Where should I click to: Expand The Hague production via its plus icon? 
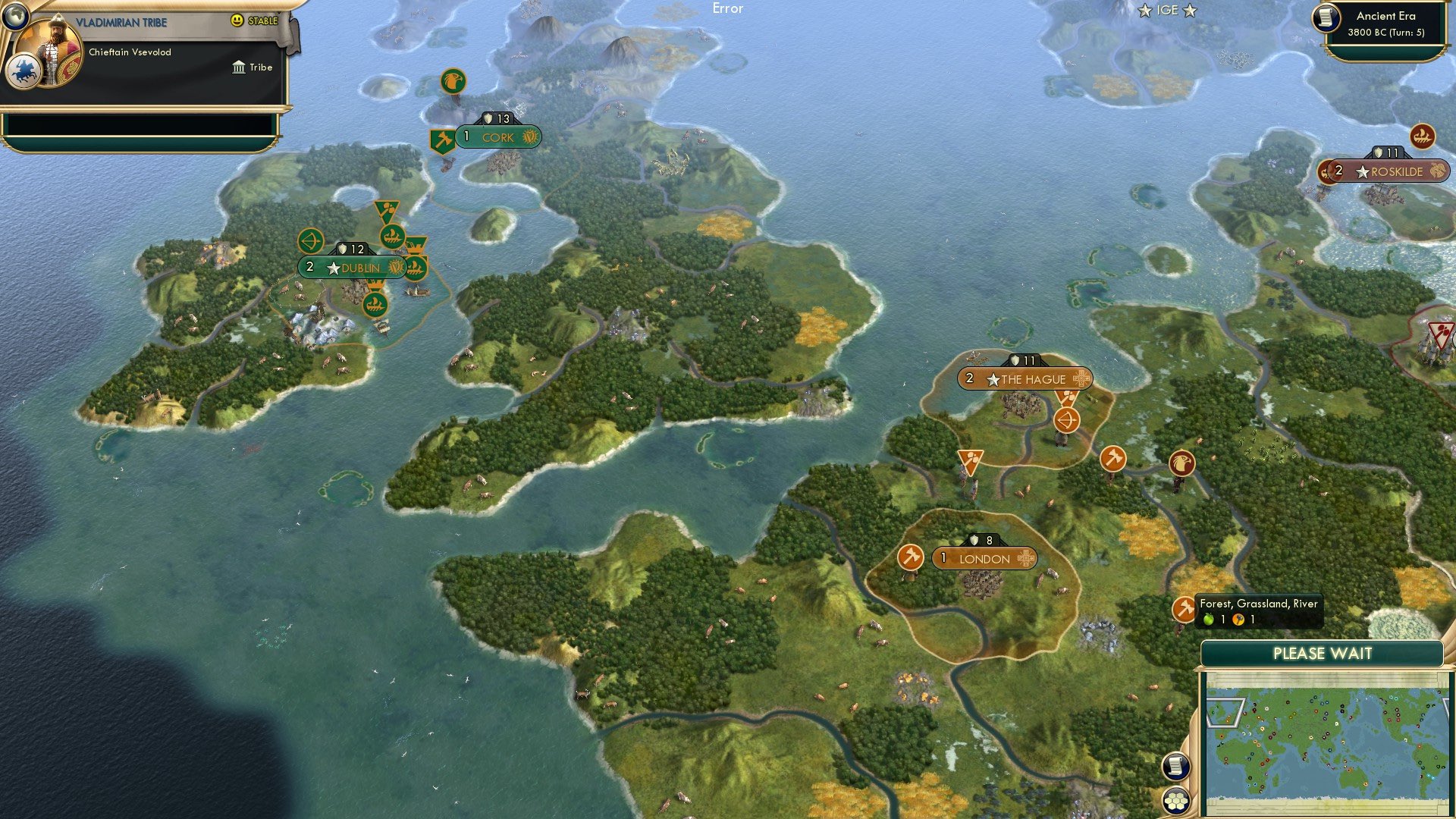1082,378
